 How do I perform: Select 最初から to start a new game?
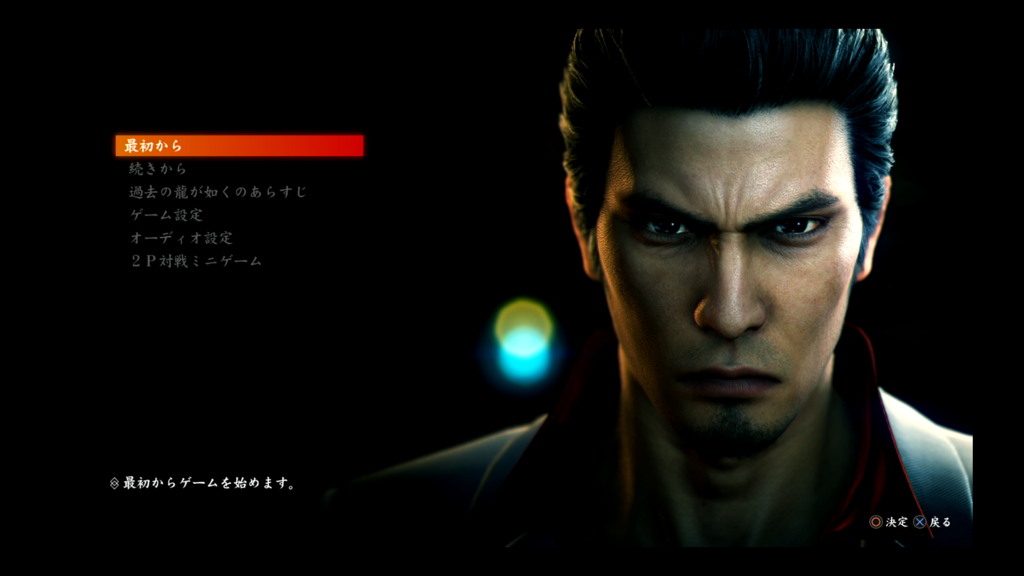154,146
